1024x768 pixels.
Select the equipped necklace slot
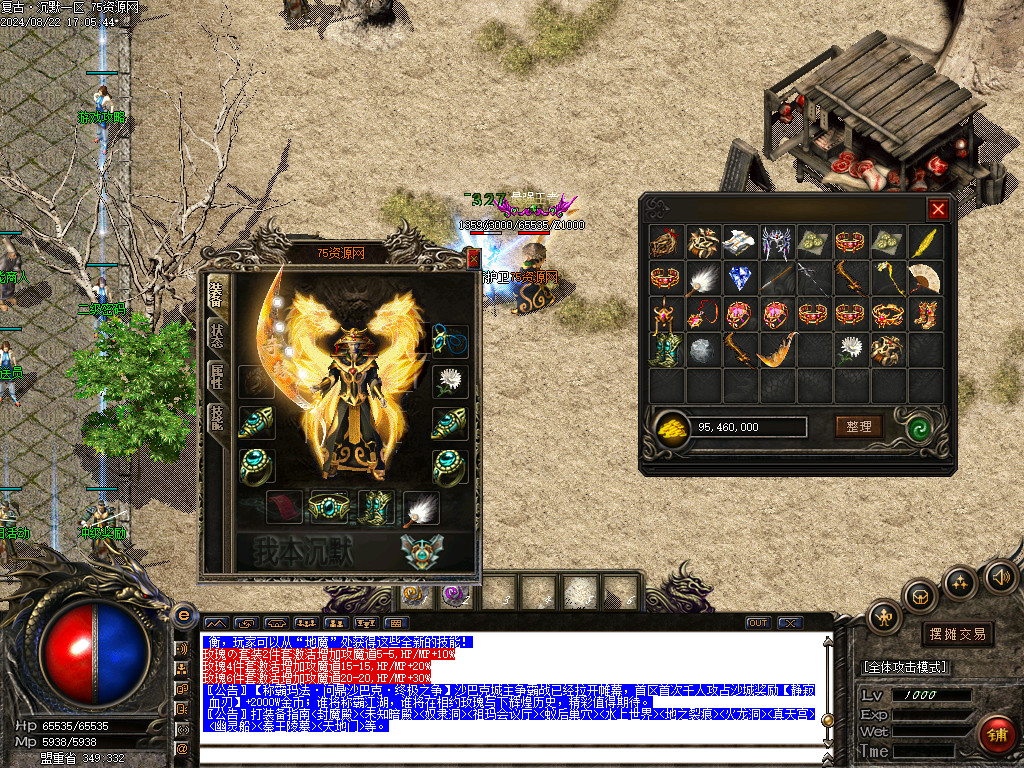449,339
